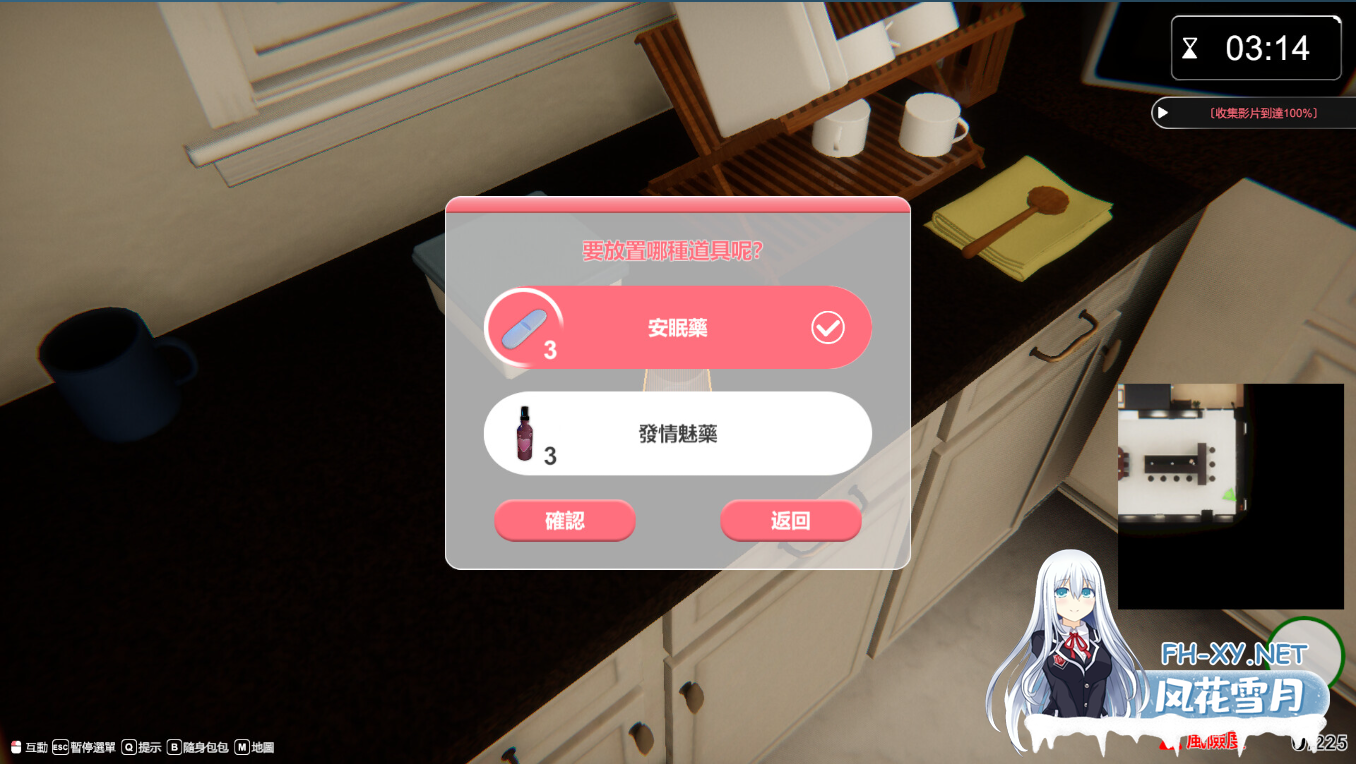Click the hourglass icon next to the 03:14 timer
The width and height of the screenshot is (1356, 764).
(x=1191, y=47)
